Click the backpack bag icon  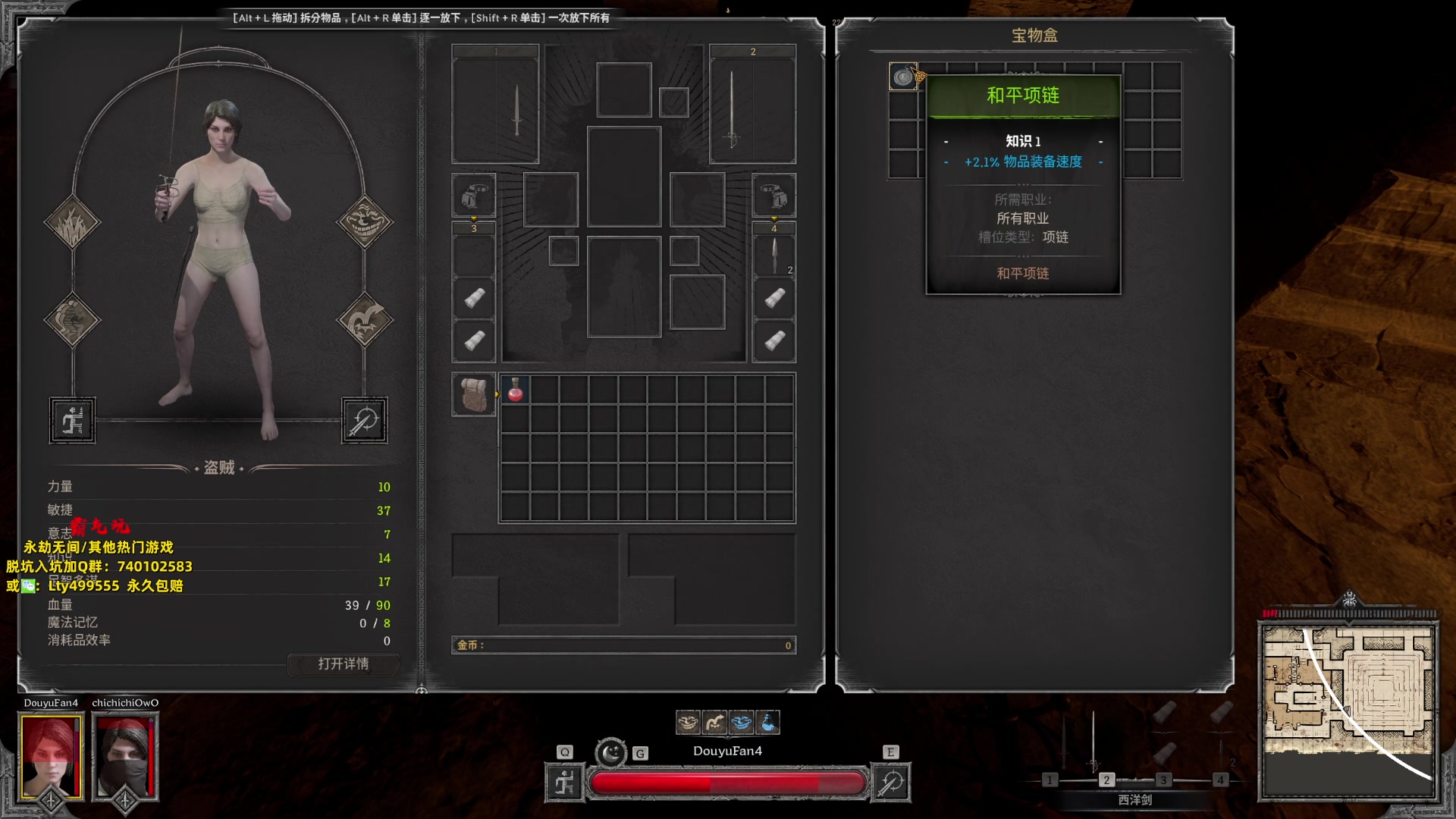tap(474, 394)
